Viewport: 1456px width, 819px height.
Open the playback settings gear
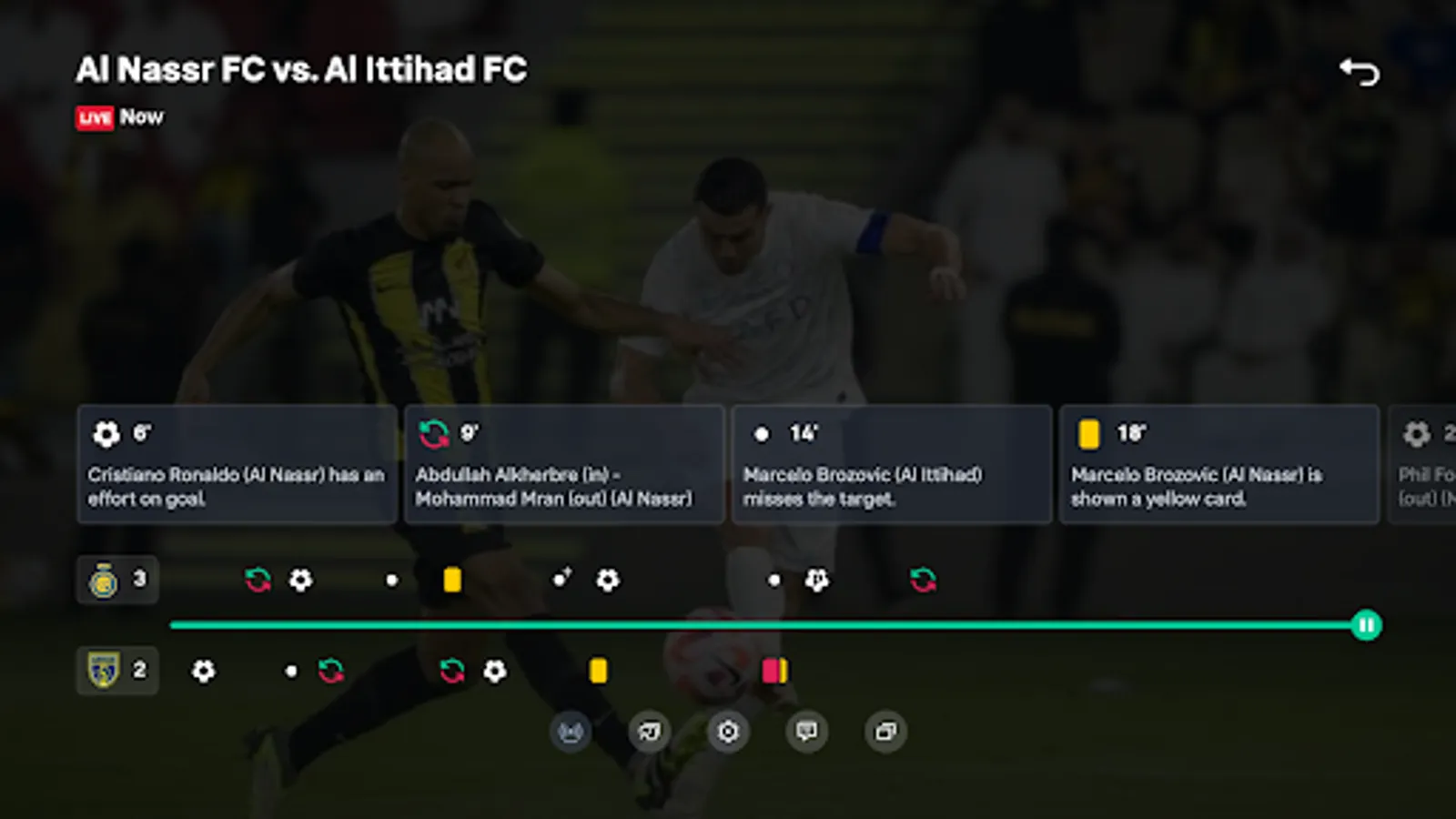pyautogui.click(x=728, y=731)
